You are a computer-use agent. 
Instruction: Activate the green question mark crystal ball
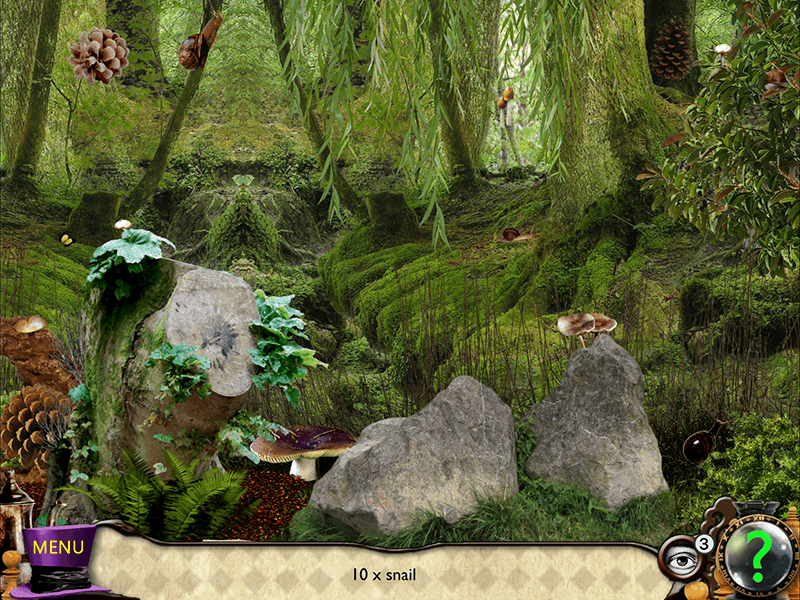pos(756,555)
